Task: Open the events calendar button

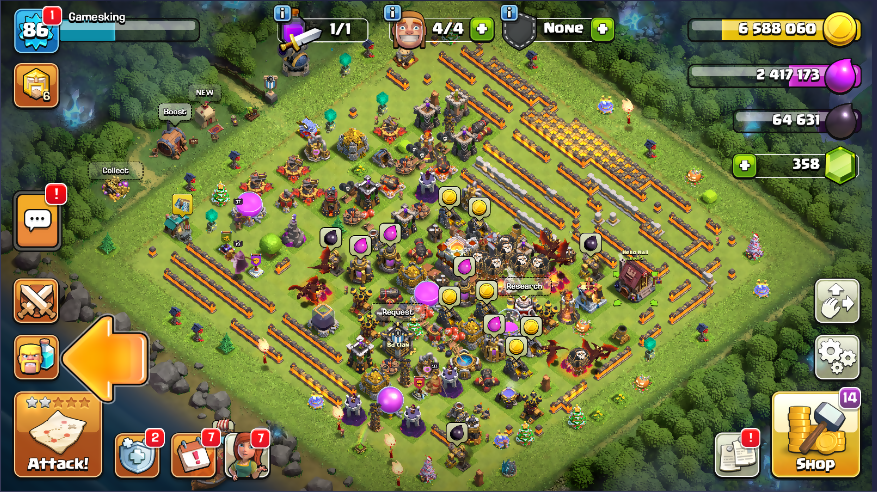Action: (192, 455)
